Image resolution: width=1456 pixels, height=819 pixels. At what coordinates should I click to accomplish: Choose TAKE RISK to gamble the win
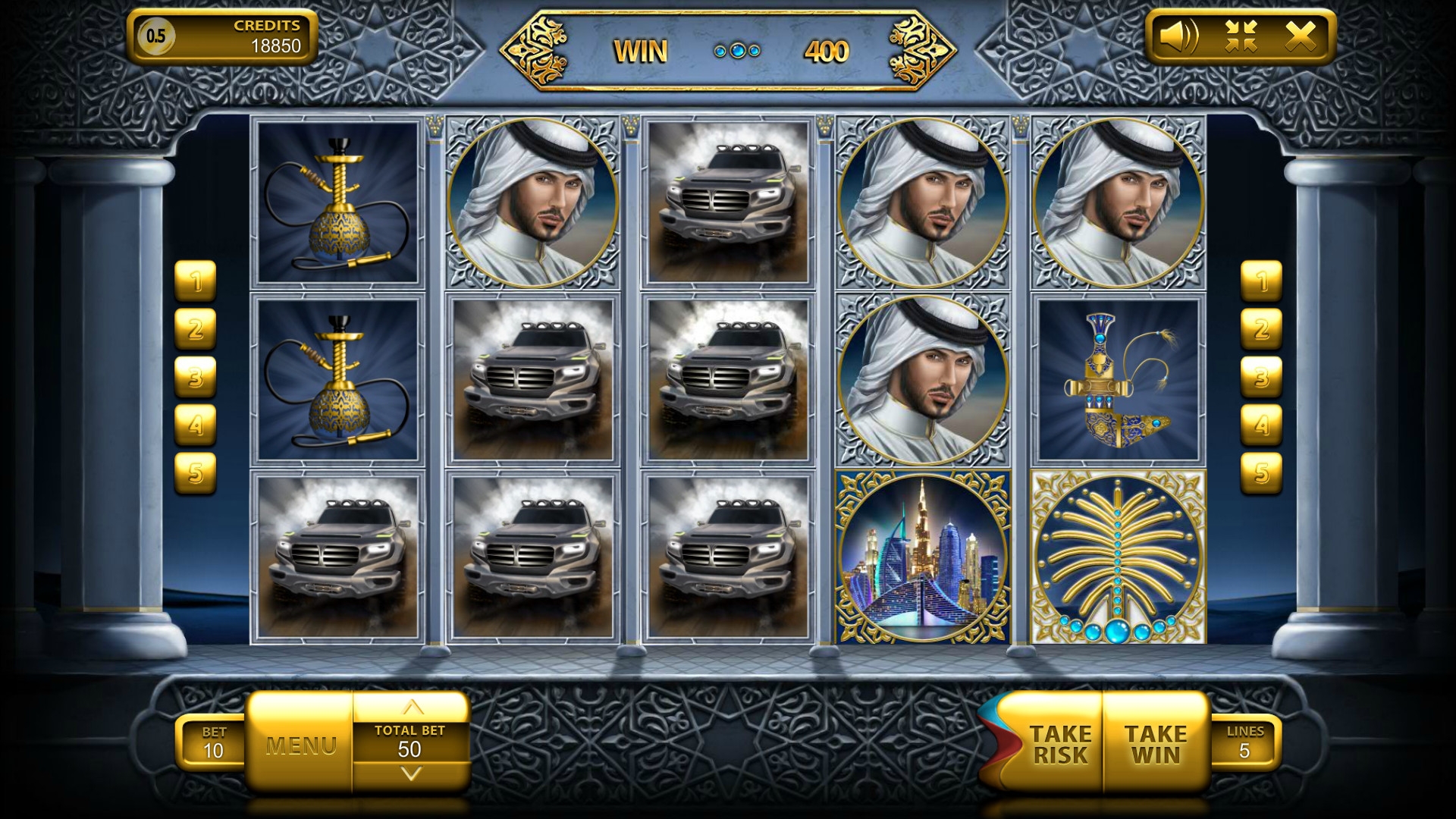point(1059,744)
